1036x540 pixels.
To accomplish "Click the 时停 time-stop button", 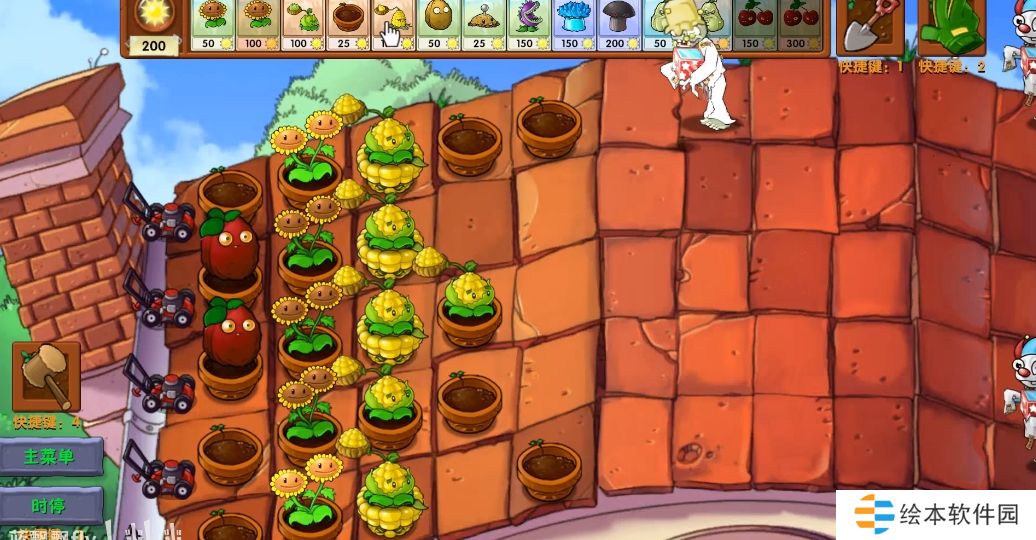I will tap(52, 505).
